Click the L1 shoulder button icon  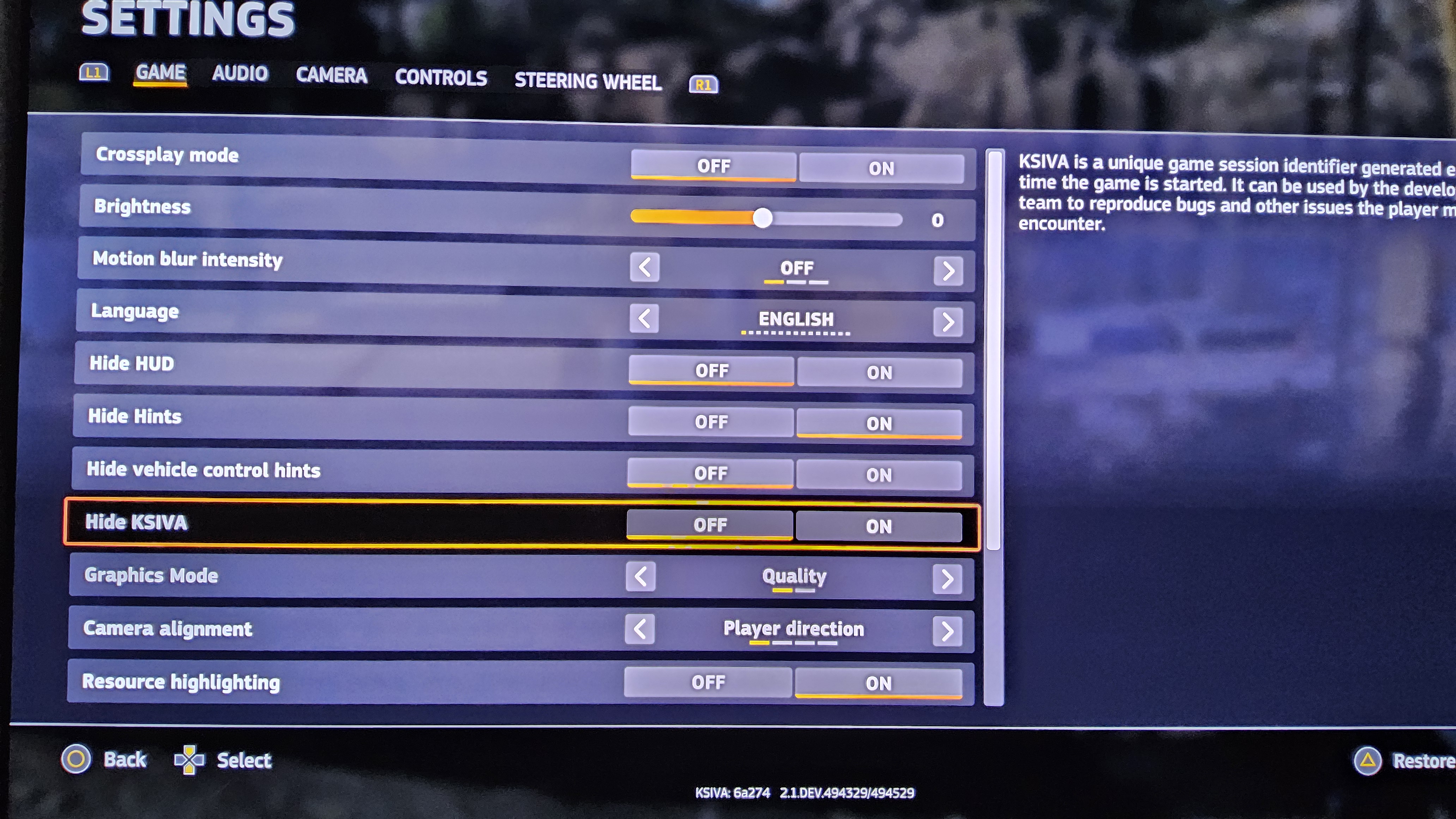tap(93, 73)
